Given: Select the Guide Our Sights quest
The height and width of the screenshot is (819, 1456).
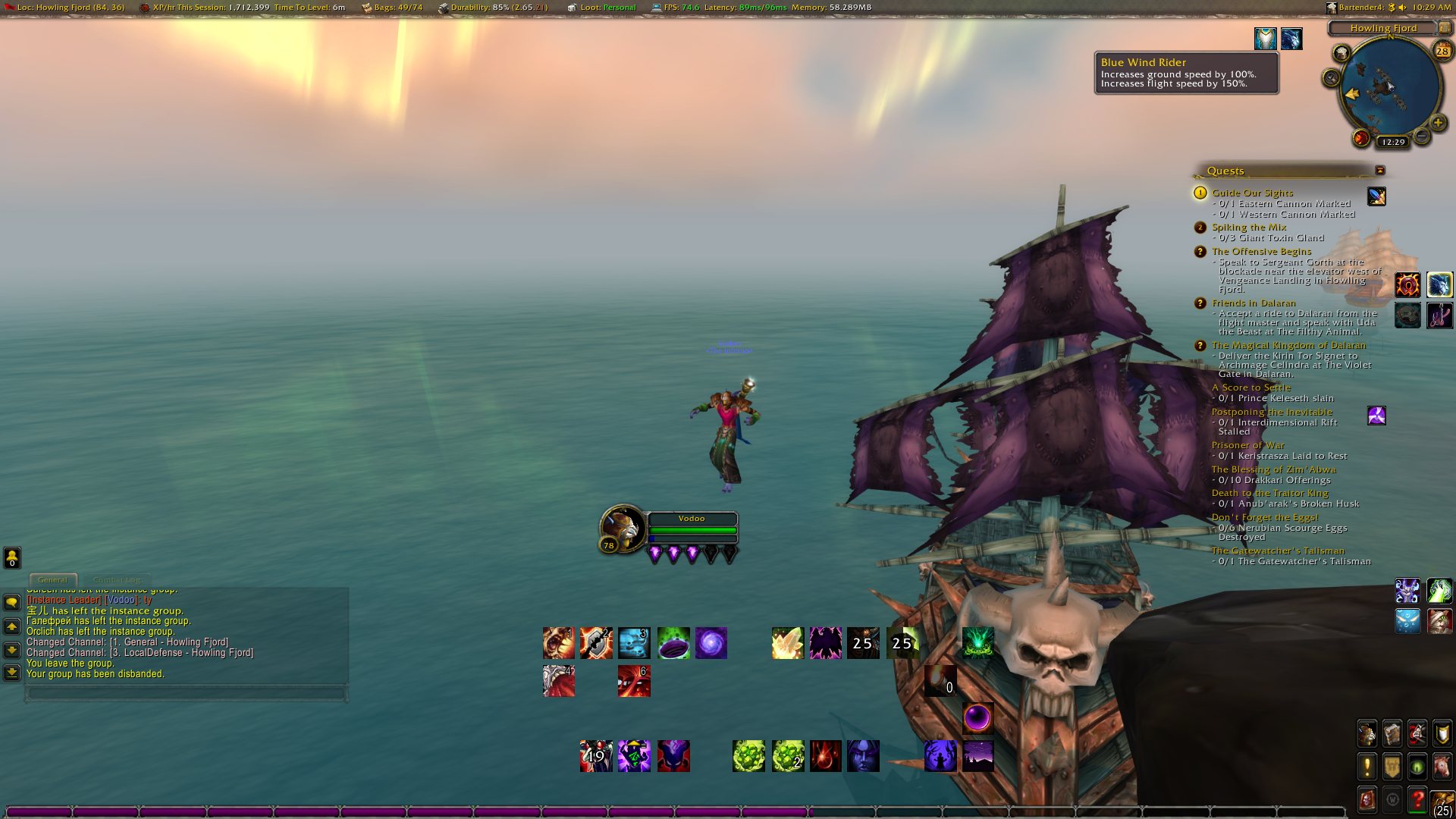Looking at the screenshot, I should 1252,193.
